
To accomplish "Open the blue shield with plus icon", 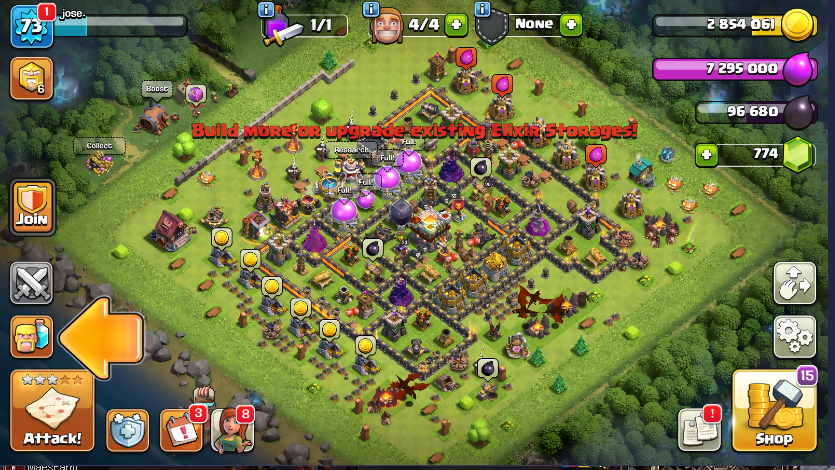I will (127, 430).
